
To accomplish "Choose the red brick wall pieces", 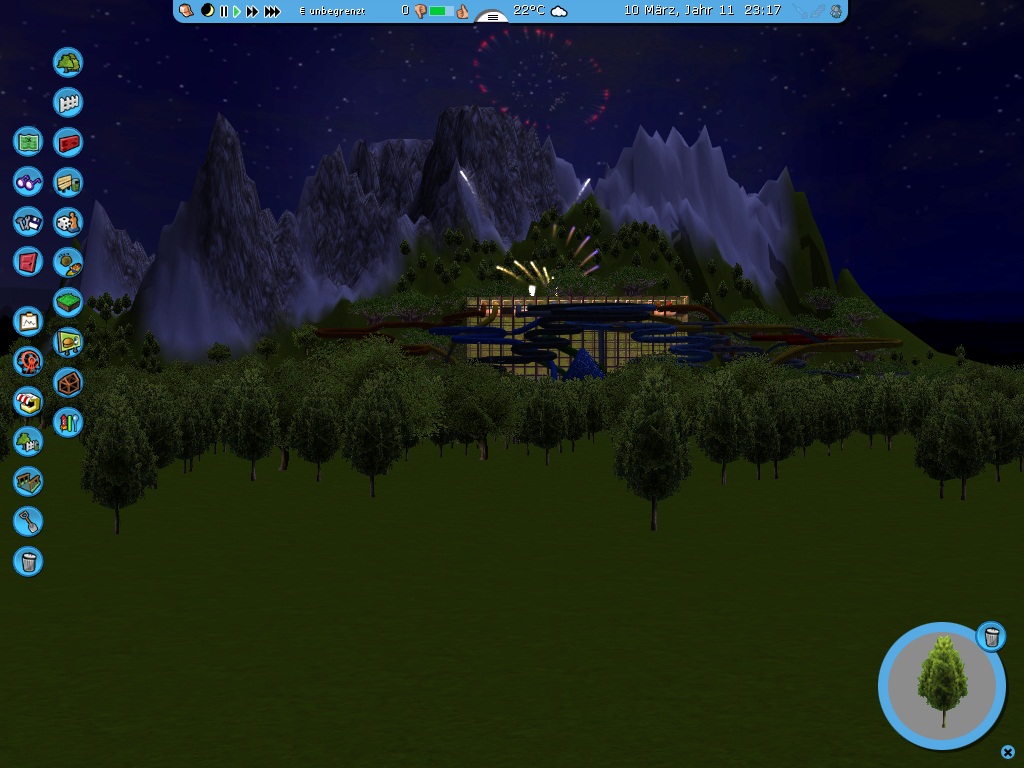I will pos(68,143).
